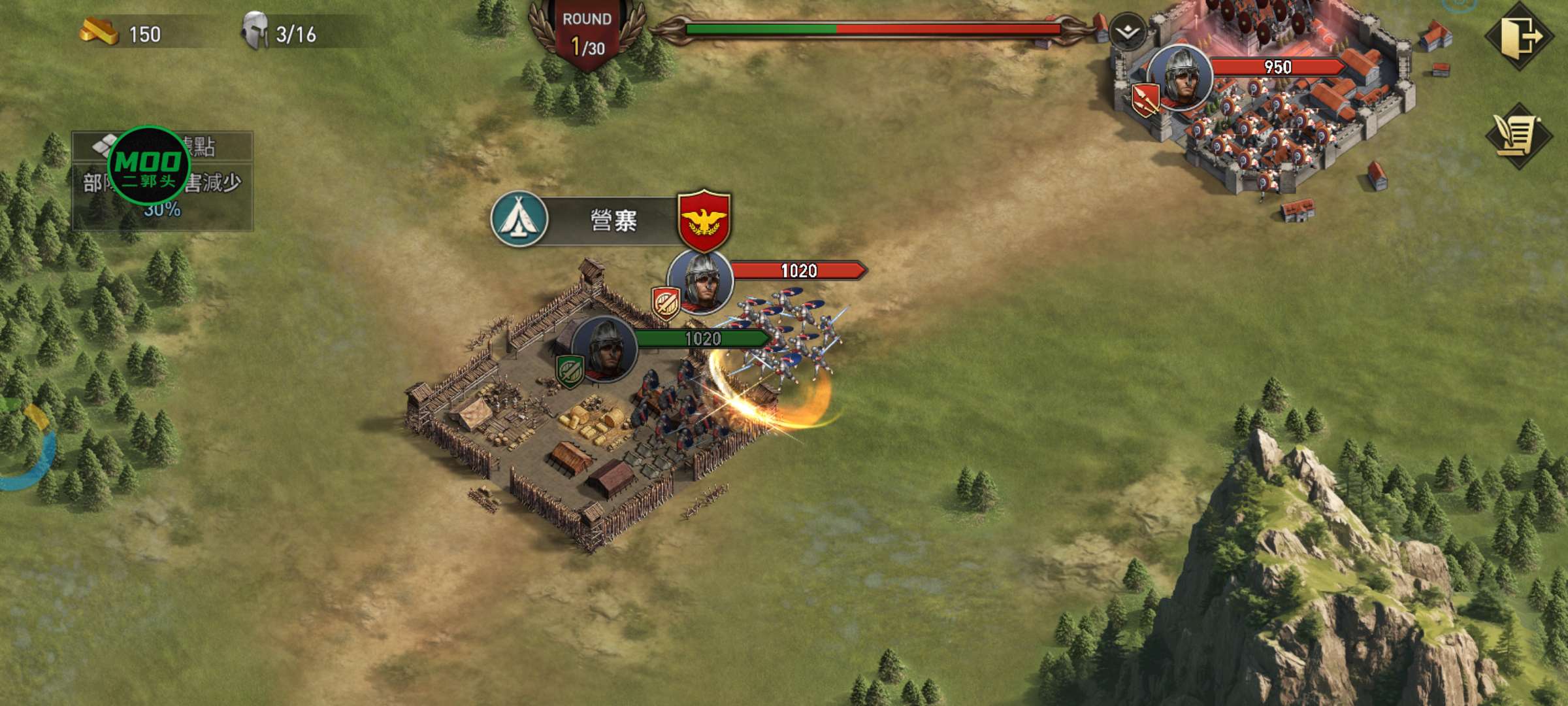The width and height of the screenshot is (1568, 706).
Task: Select the enemy commander portrait with 1020 troops
Action: 700,282
